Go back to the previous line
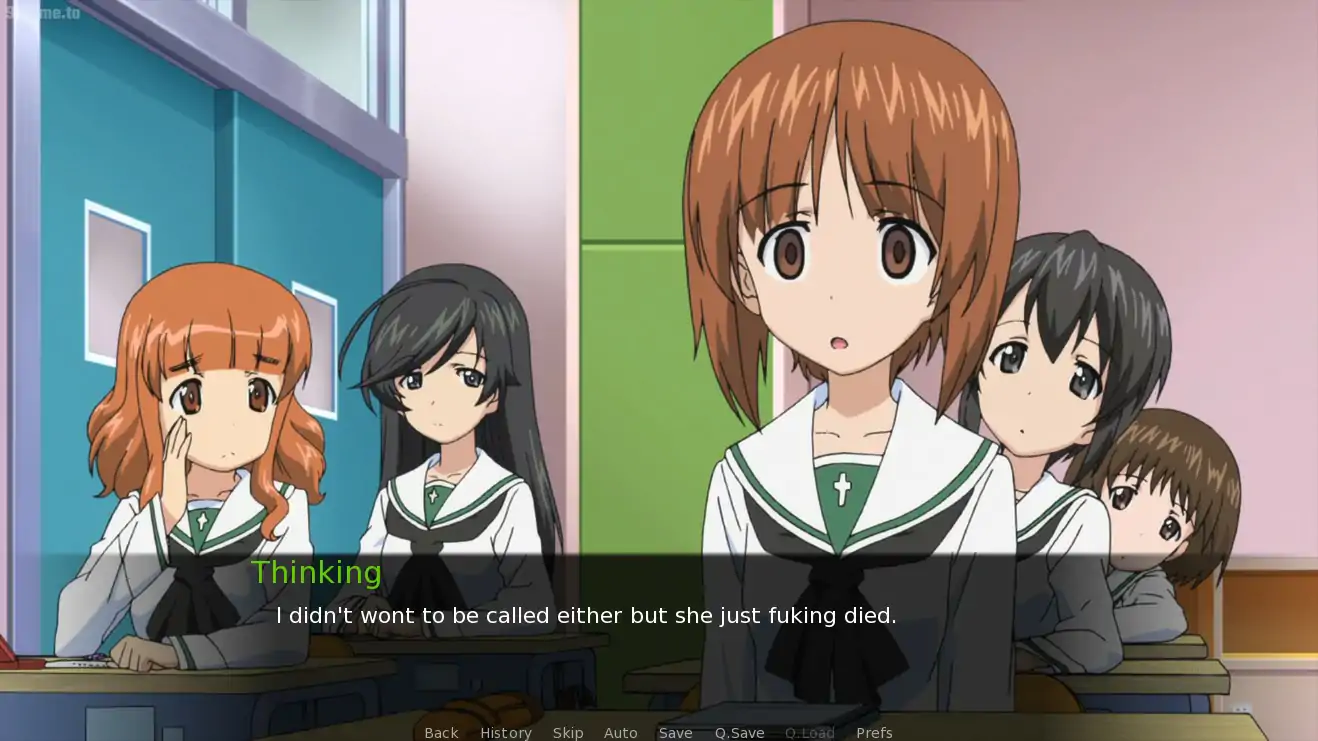Screen dimensions: 1318x741 [x=441, y=733]
